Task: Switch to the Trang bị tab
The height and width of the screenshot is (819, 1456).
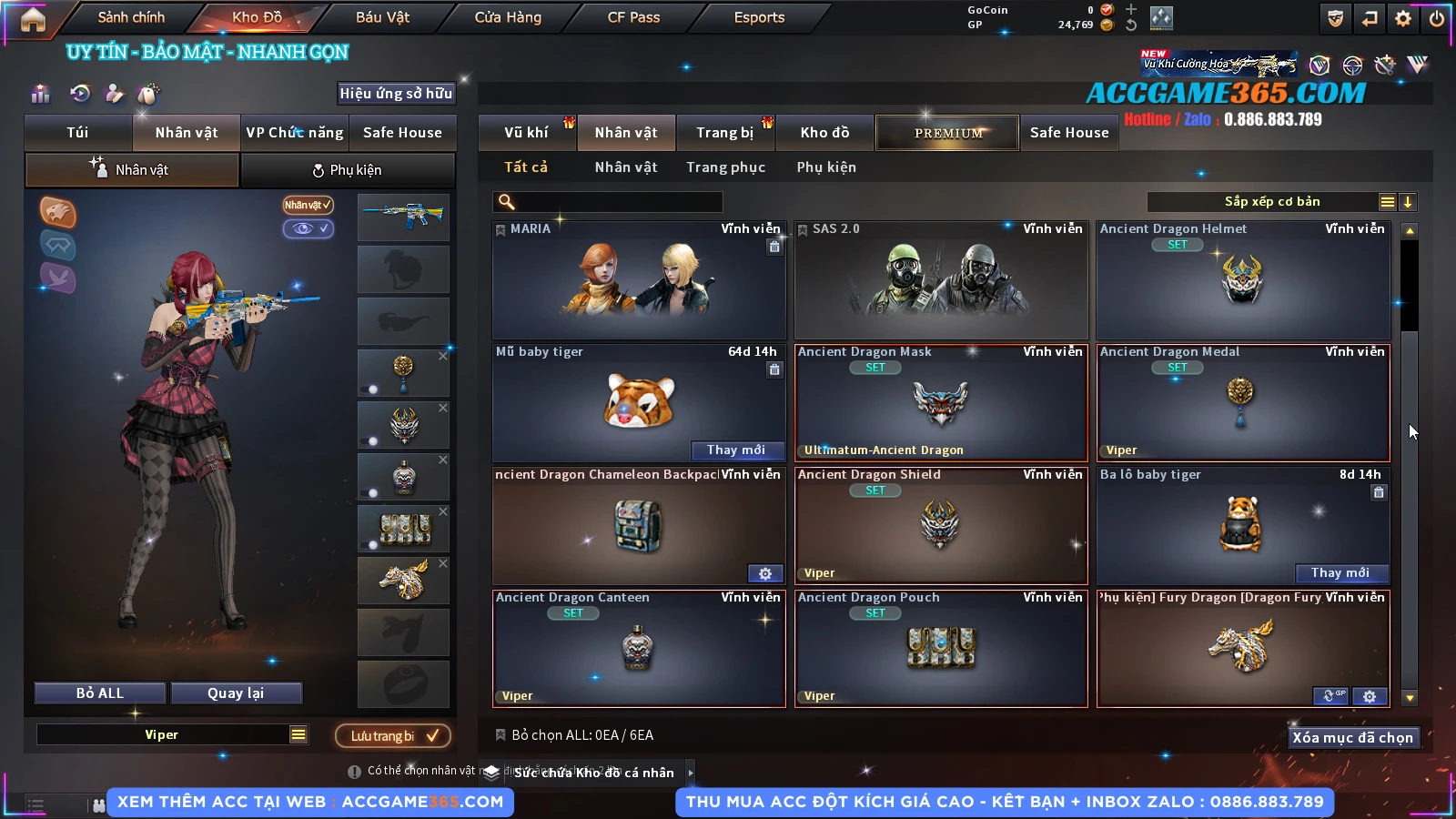Action: point(724,133)
